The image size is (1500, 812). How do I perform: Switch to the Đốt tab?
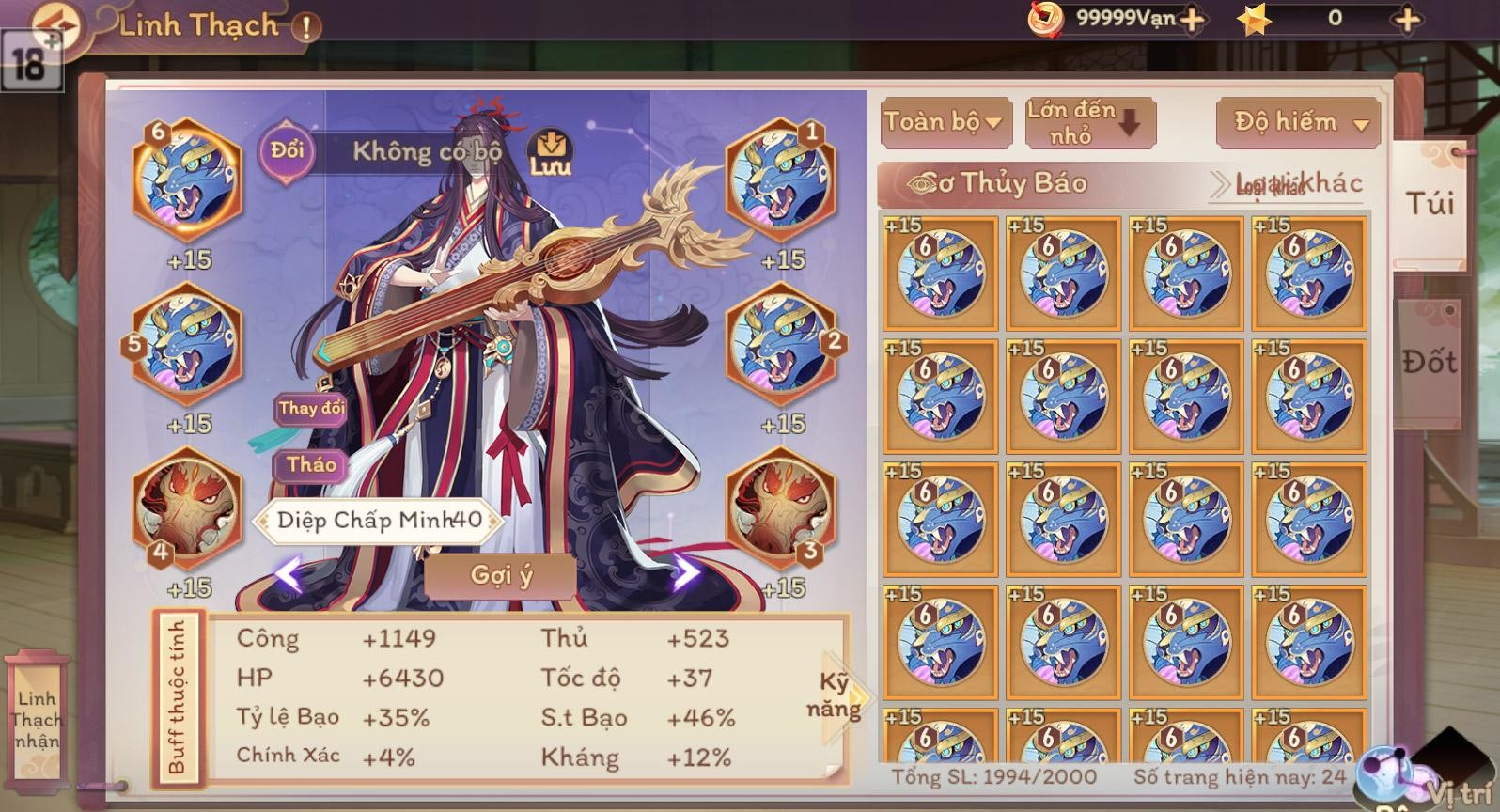[1429, 362]
